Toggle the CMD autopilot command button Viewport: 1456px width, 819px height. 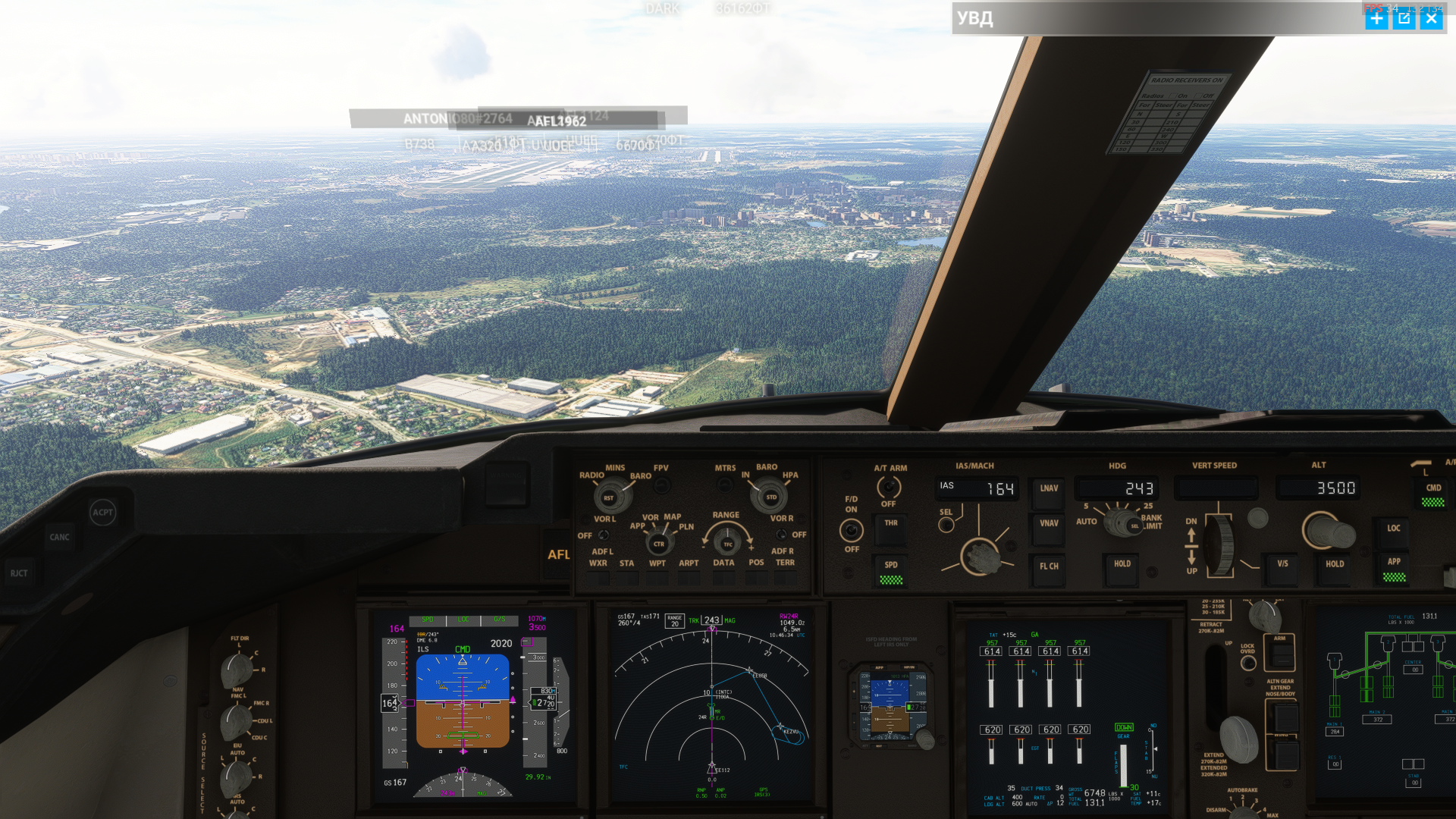pos(1432,489)
